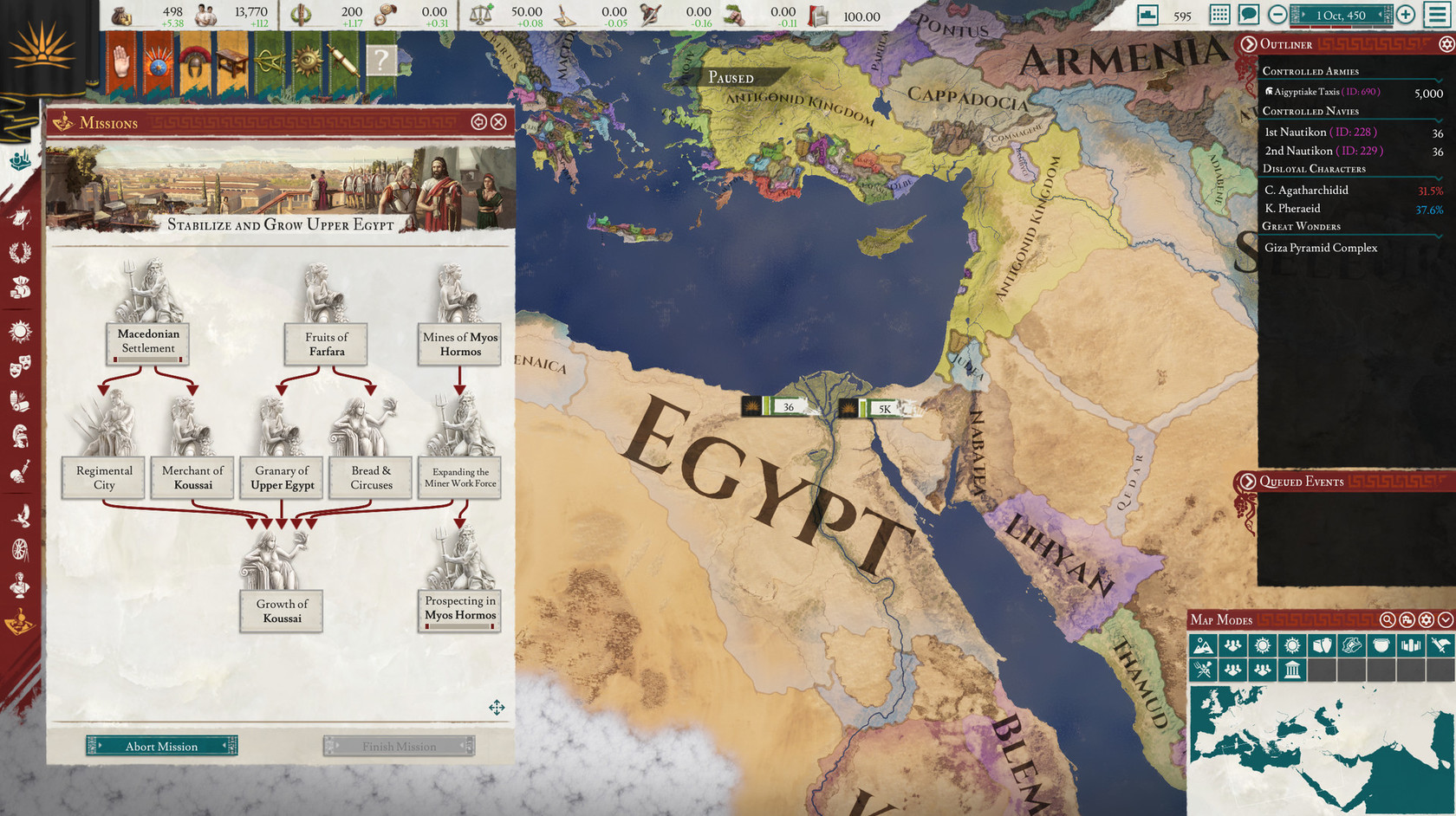1456x816 pixels.
Task: Select the Bread & Circuses task
Action: [x=371, y=477]
